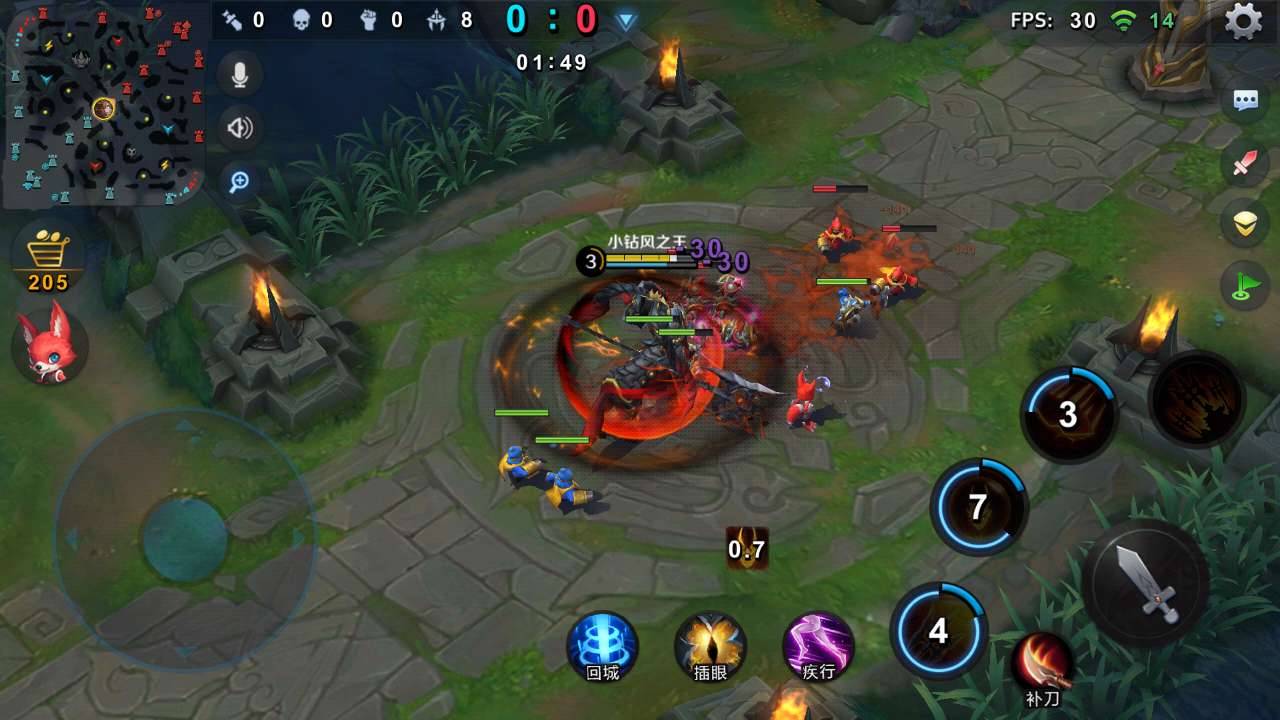Open the gold shop showing 205
This screenshot has width=1280, height=720.
coord(48,258)
